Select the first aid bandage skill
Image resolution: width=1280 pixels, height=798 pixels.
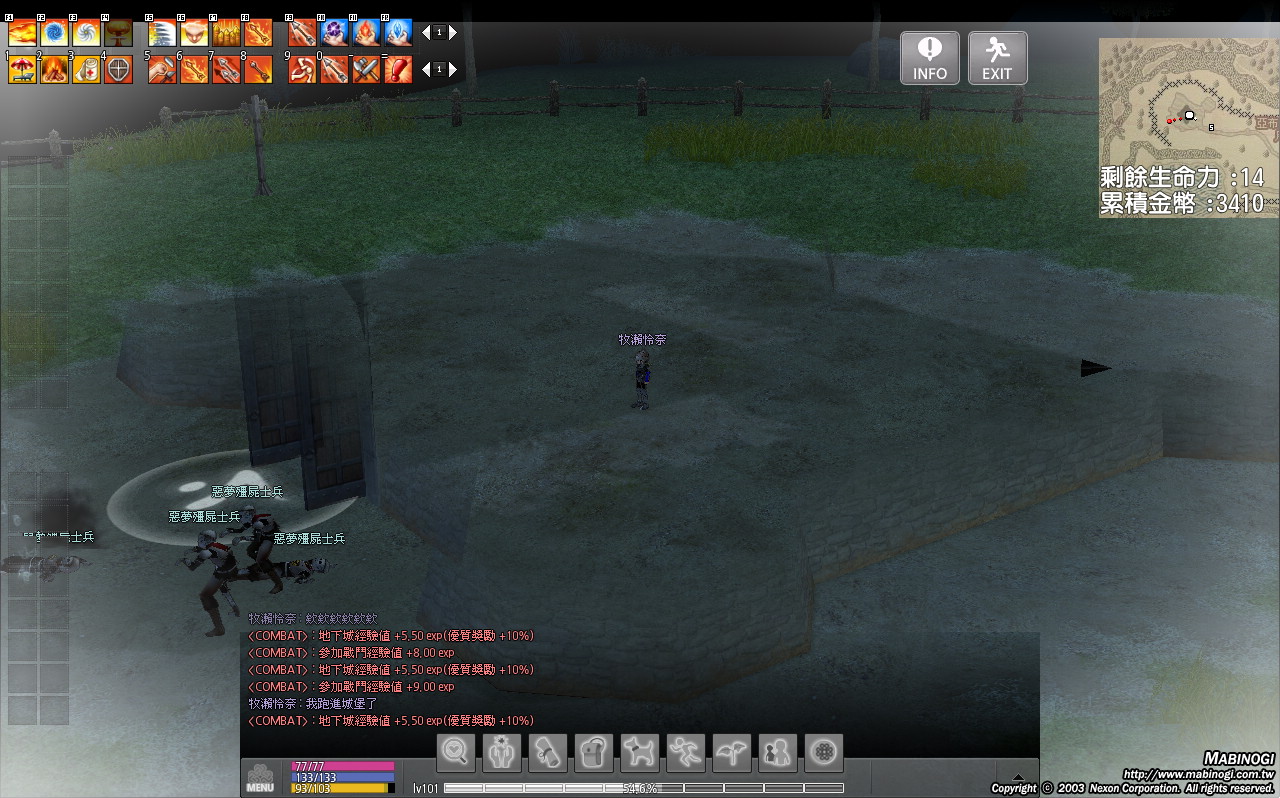[86, 69]
